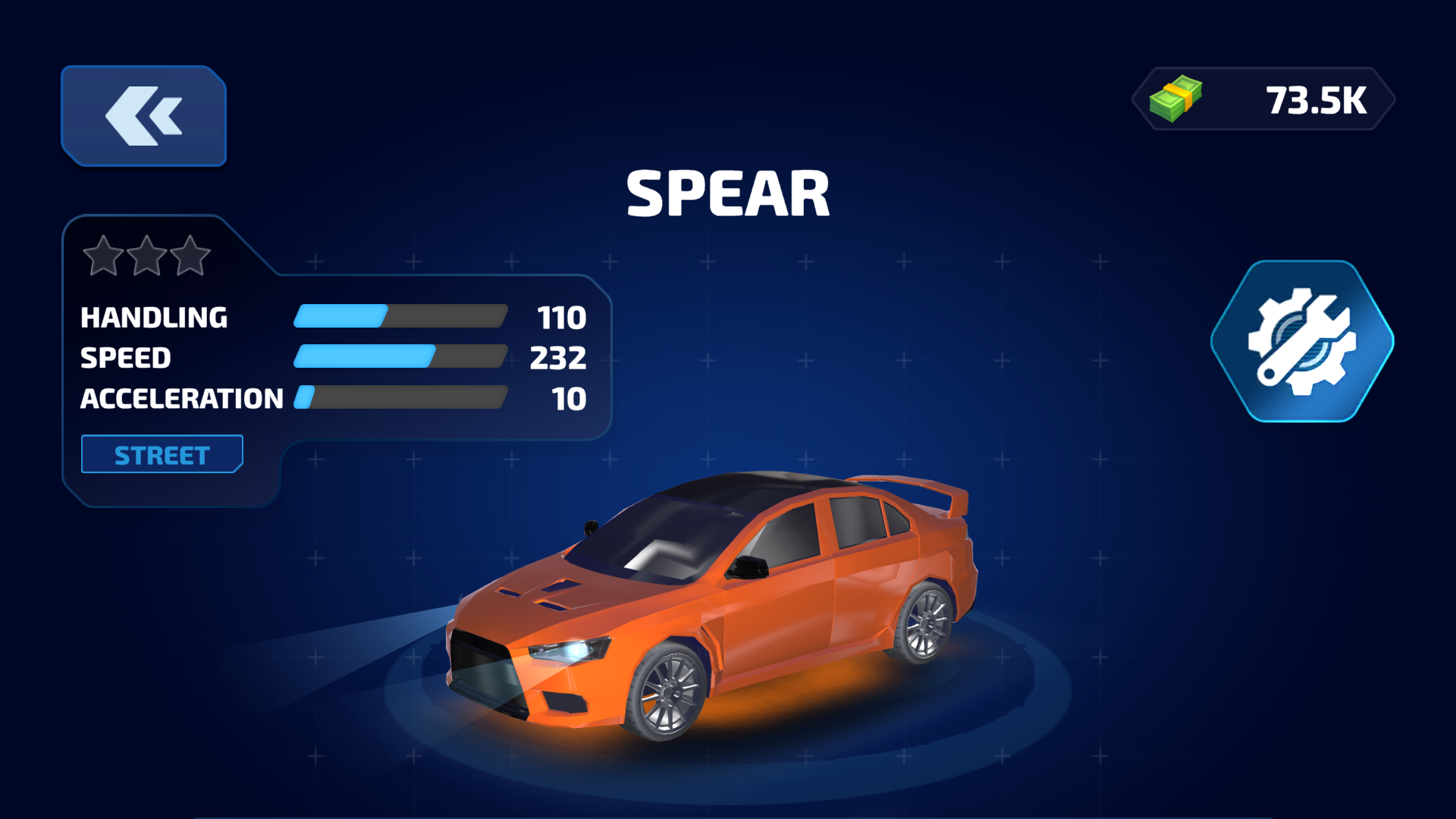Image resolution: width=1456 pixels, height=819 pixels.
Task: Click the HANDLING value of 110
Action: pyautogui.click(x=562, y=318)
